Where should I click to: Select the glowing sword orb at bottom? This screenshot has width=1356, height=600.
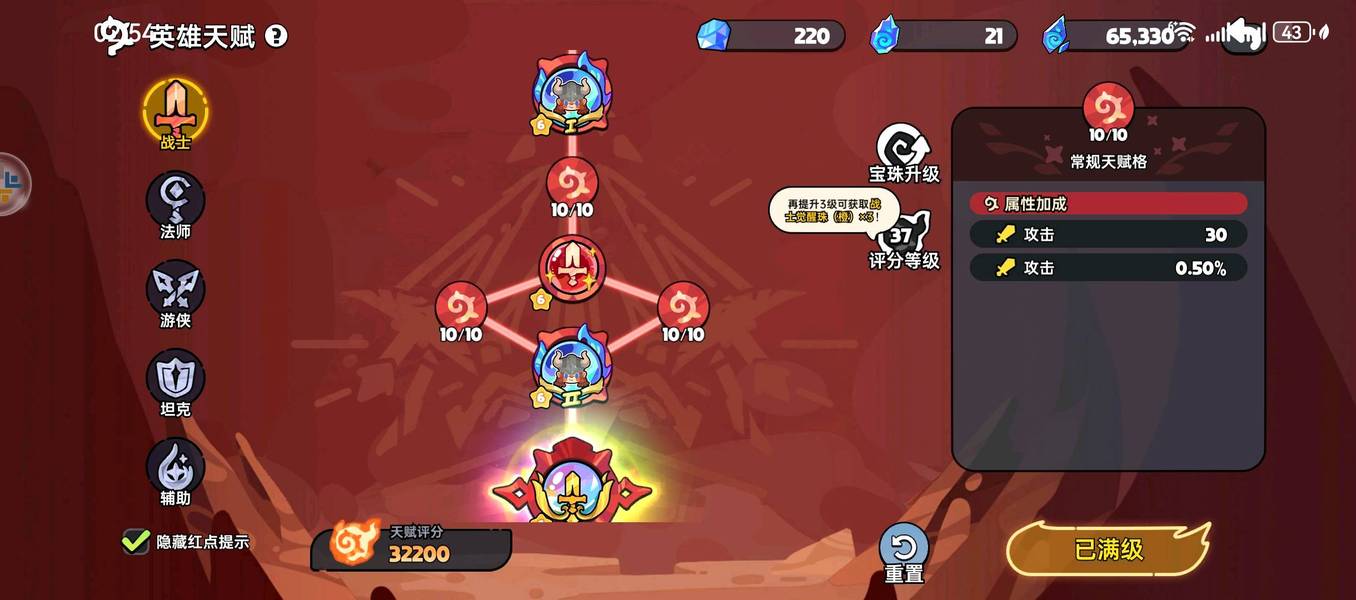(x=572, y=490)
